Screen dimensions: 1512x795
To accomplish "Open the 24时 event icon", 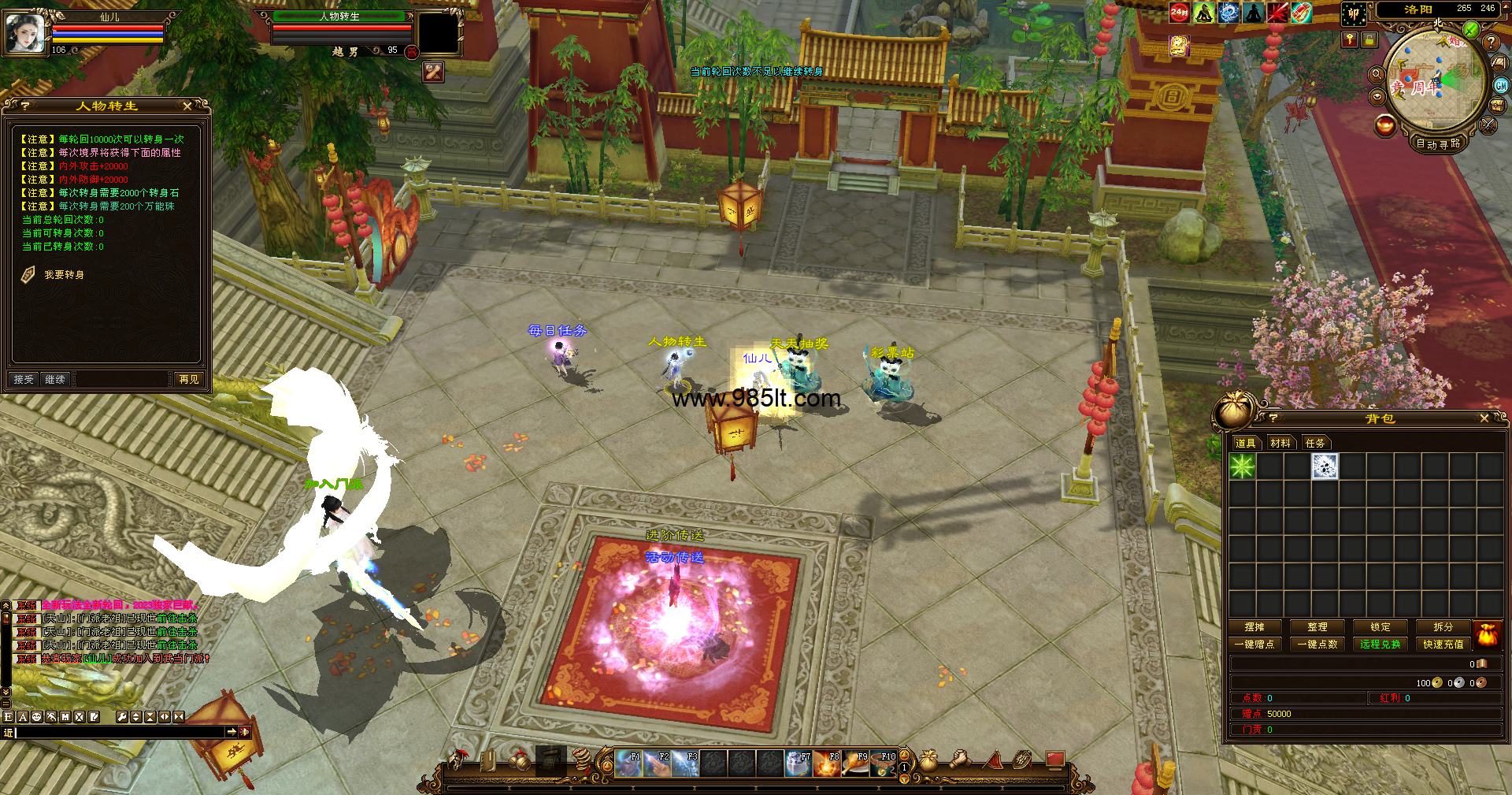I will point(1179,12).
